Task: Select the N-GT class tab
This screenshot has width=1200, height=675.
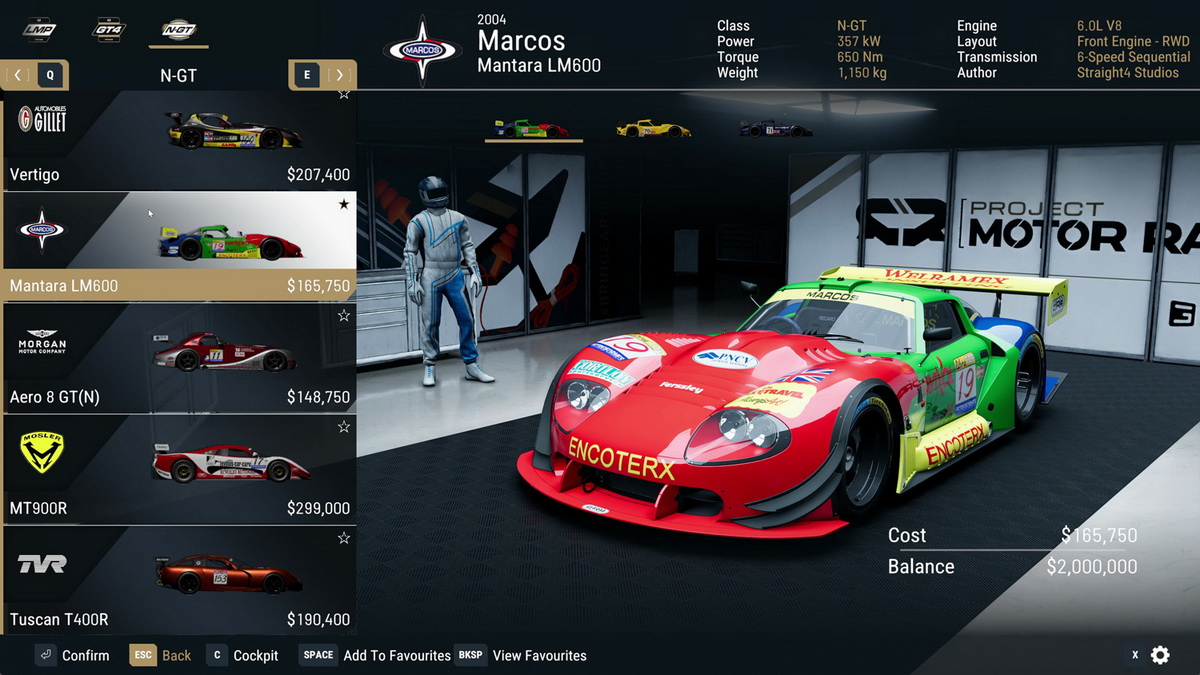Action: 180,30
